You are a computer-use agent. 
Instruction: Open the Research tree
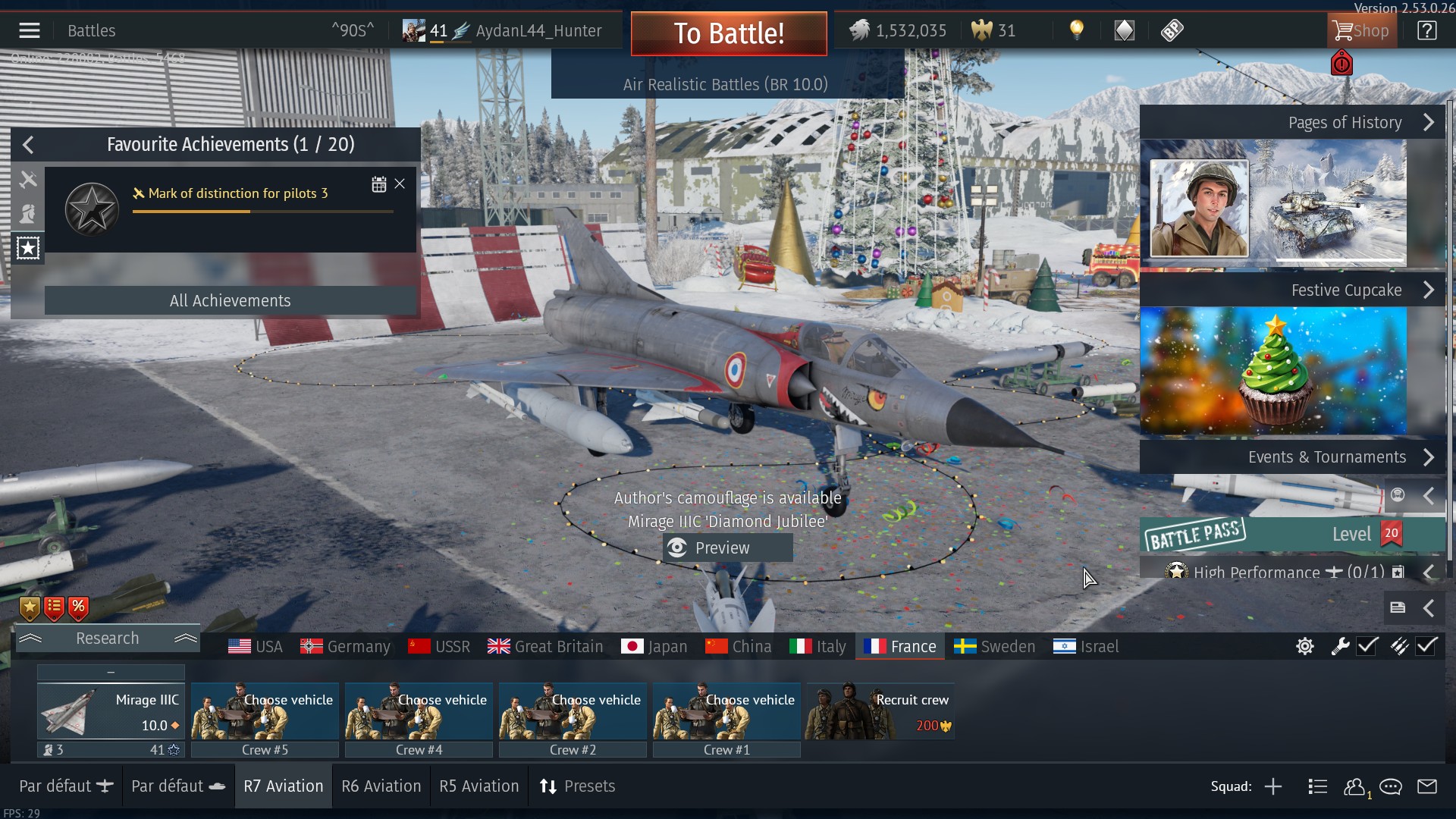coord(107,639)
